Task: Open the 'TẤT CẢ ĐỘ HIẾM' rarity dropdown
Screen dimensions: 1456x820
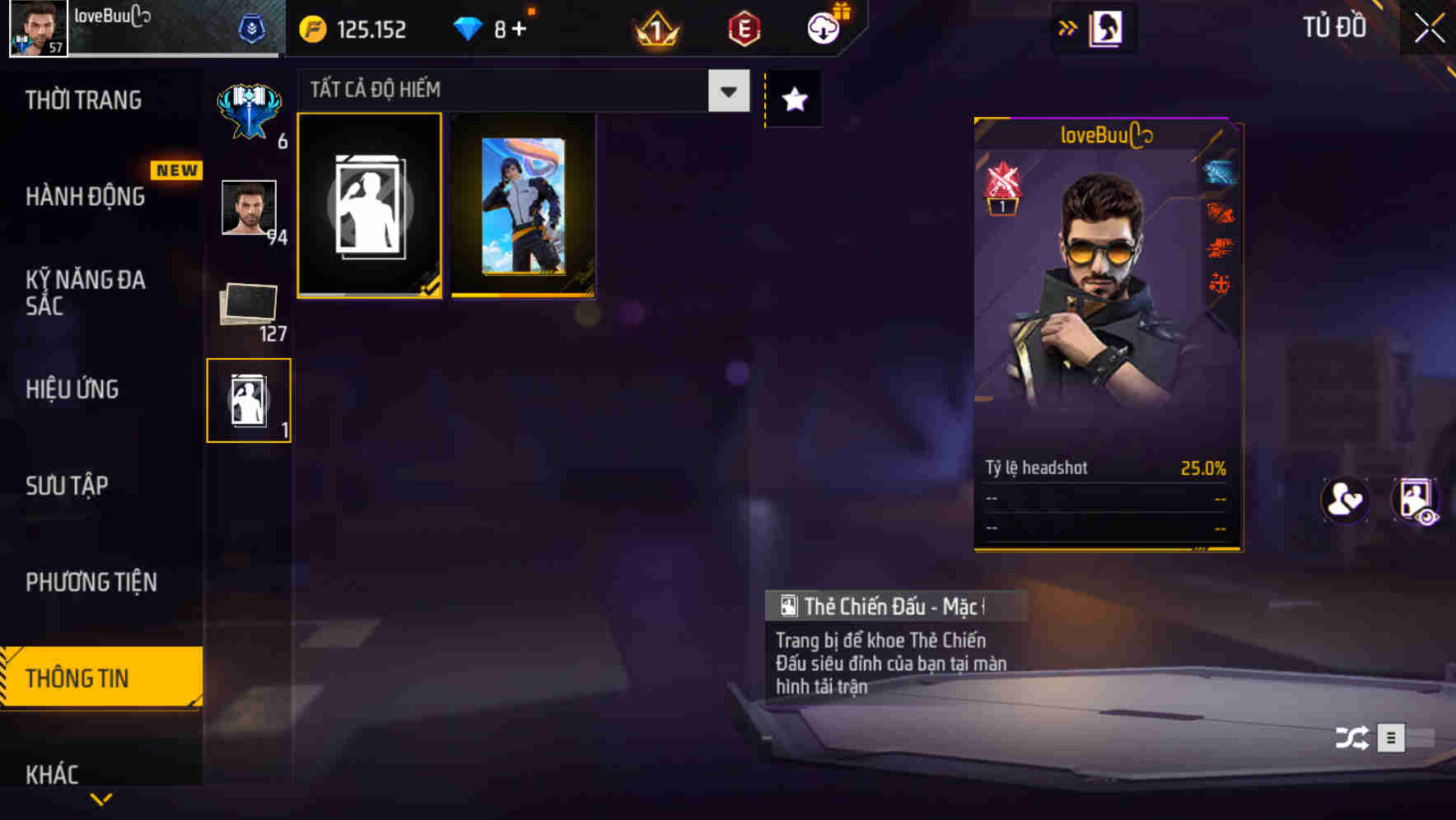Action: point(519,89)
